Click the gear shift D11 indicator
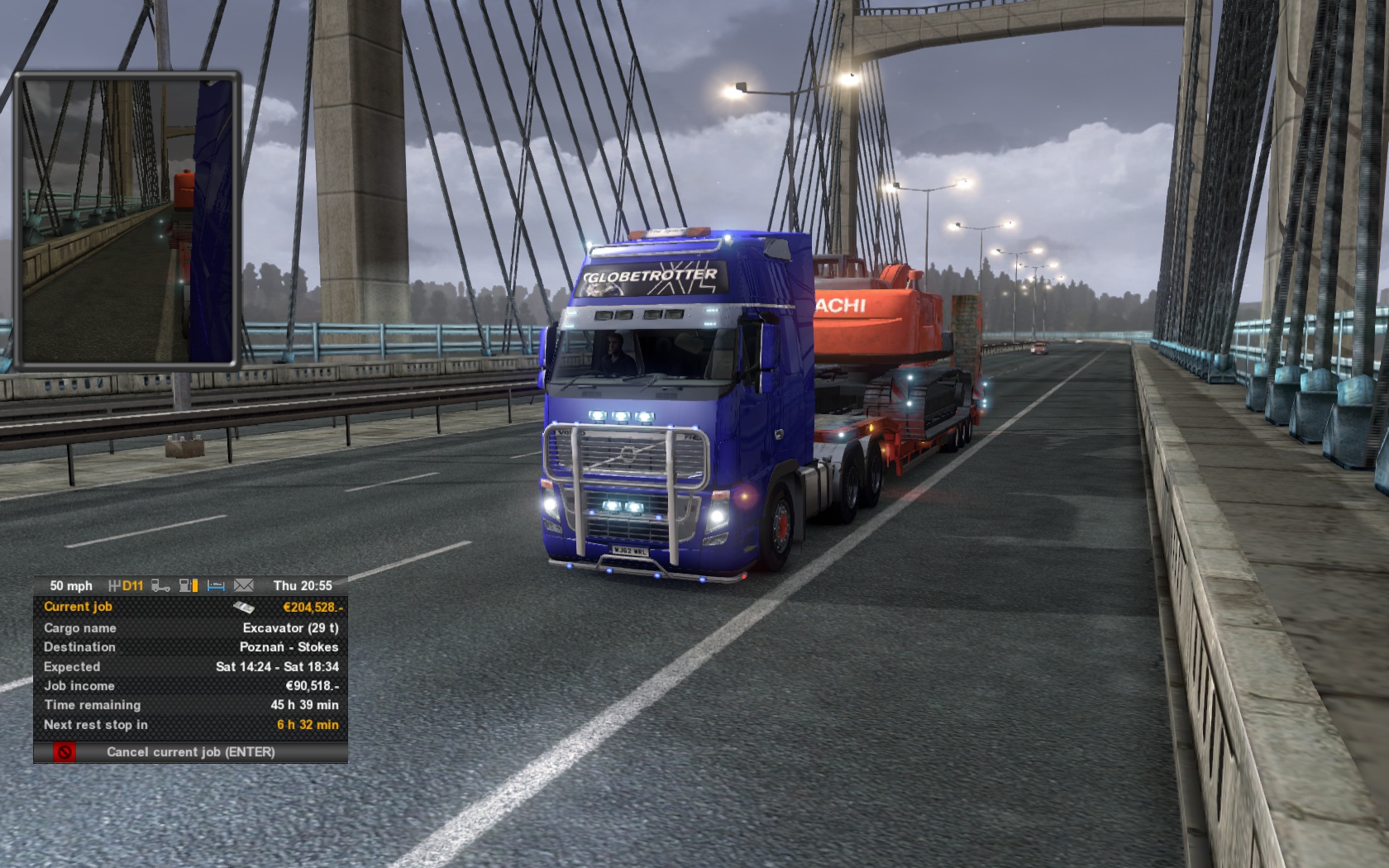This screenshot has height=868, width=1389. pos(126,585)
